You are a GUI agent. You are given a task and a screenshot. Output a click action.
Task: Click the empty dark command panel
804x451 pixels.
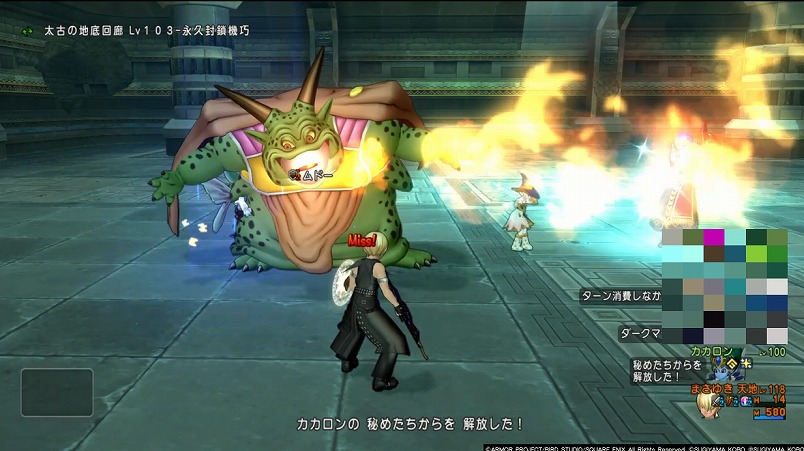click(x=57, y=392)
